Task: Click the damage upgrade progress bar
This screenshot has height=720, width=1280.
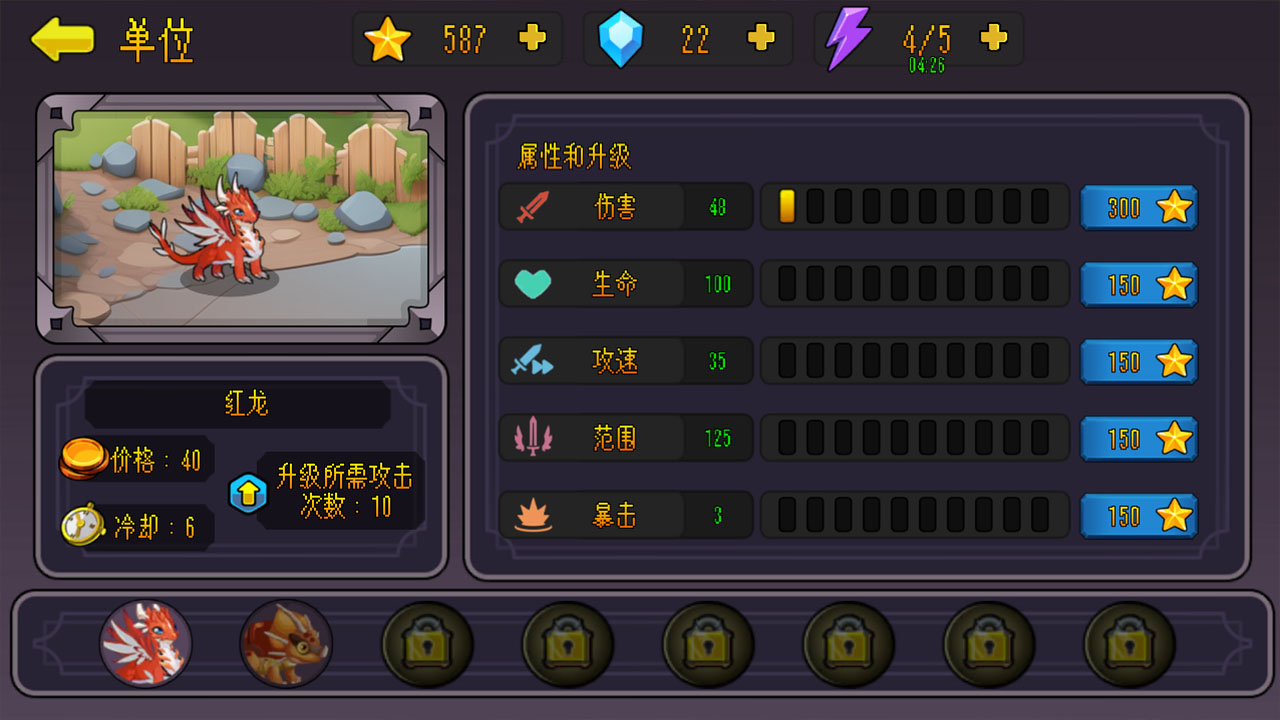Action: coord(913,207)
